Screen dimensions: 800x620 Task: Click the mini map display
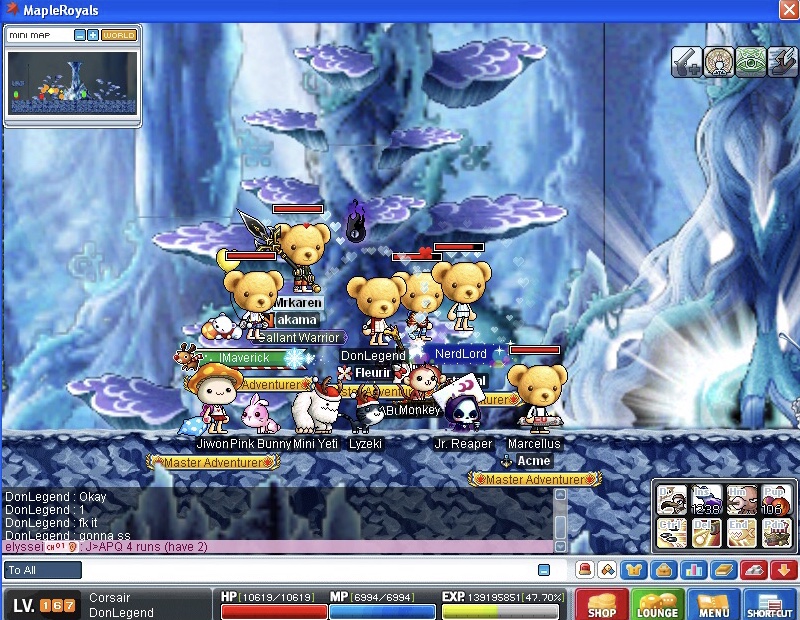click(x=71, y=83)
